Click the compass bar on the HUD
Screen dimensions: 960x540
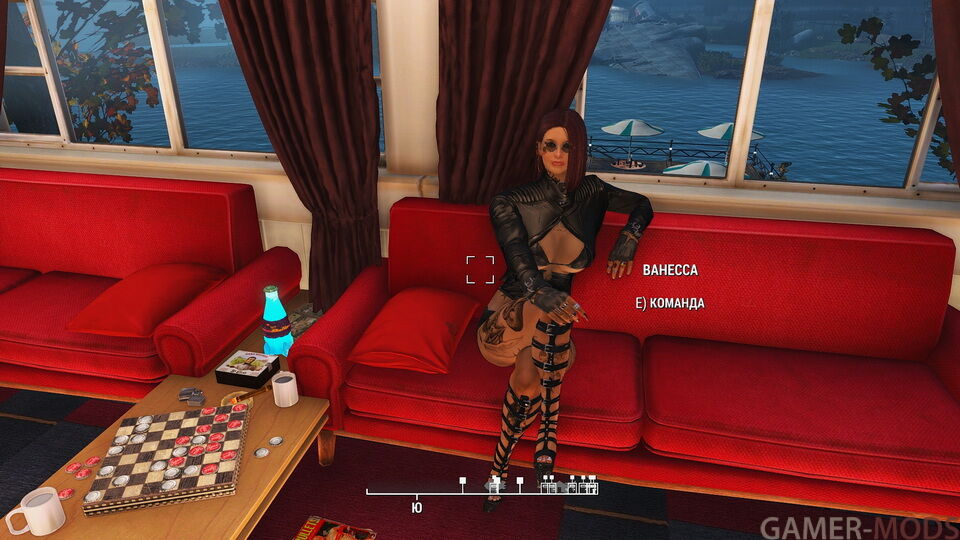coord(481,491)
